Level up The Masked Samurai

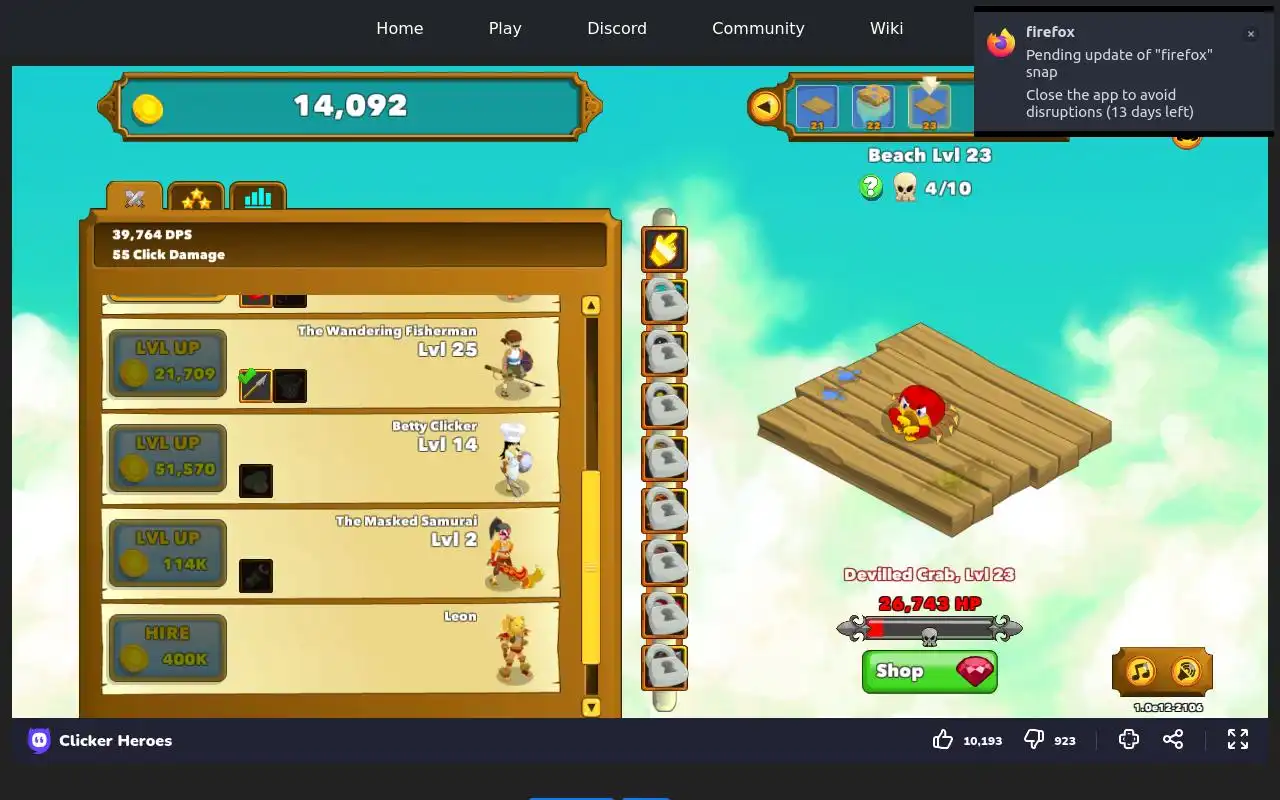[167, 553]
